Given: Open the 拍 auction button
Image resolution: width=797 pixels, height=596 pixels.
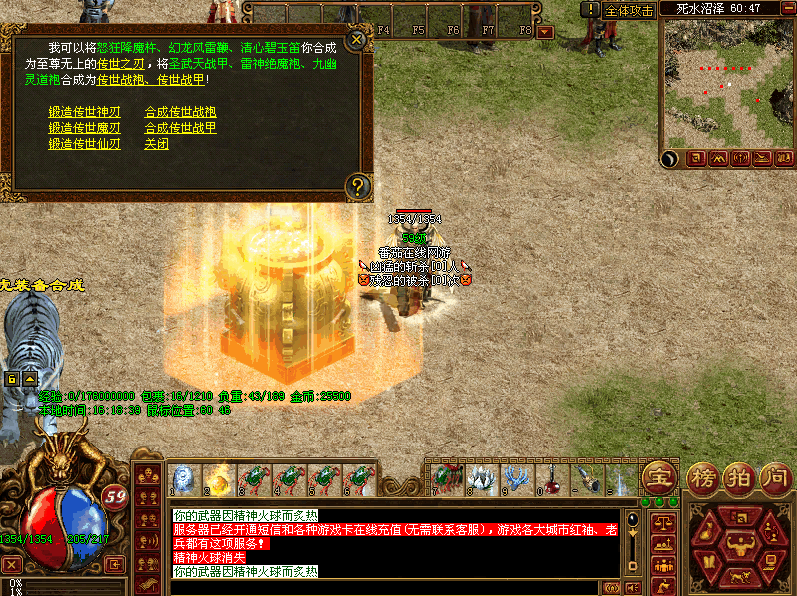Looking at the screenshot, I should tap(738, 476).
